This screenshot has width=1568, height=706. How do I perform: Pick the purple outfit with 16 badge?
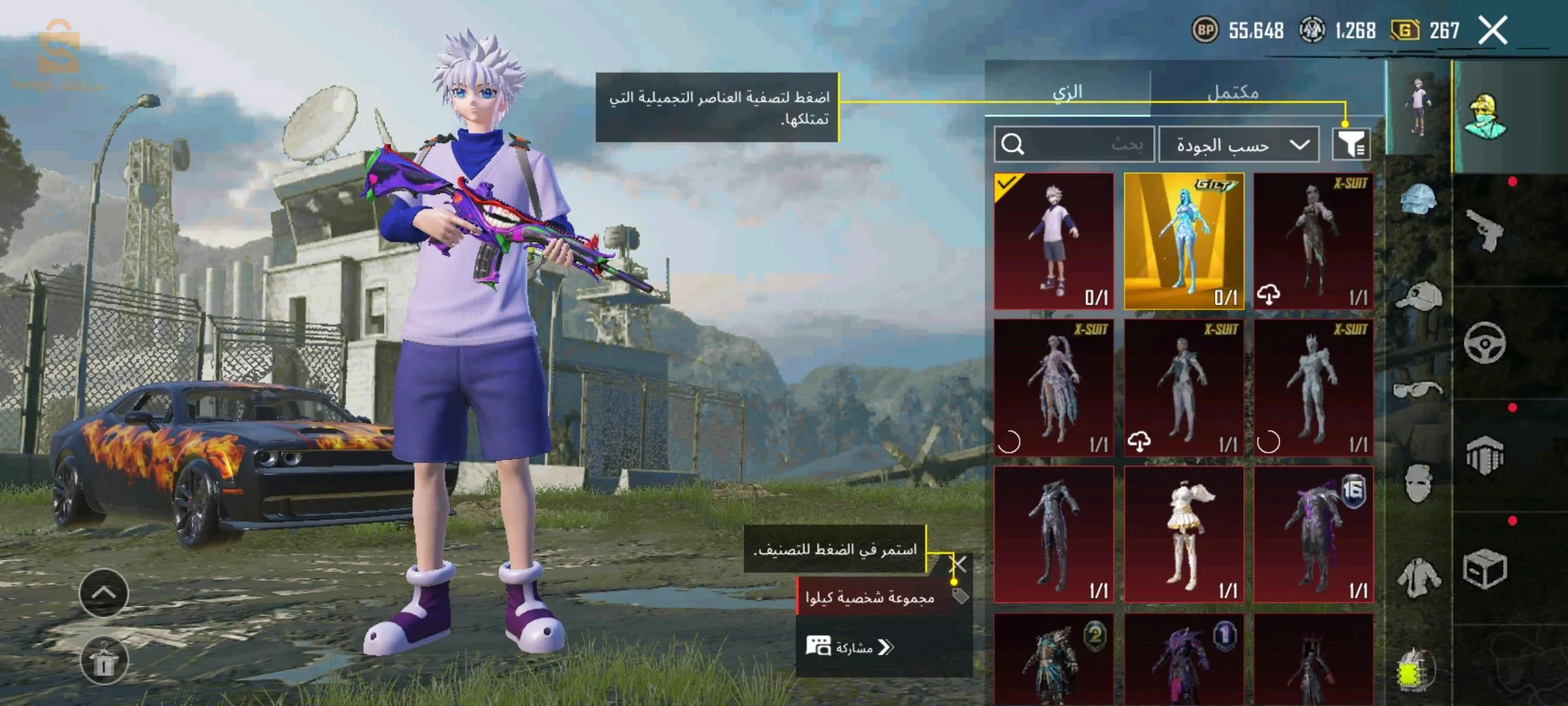(x=1313, y=533)
